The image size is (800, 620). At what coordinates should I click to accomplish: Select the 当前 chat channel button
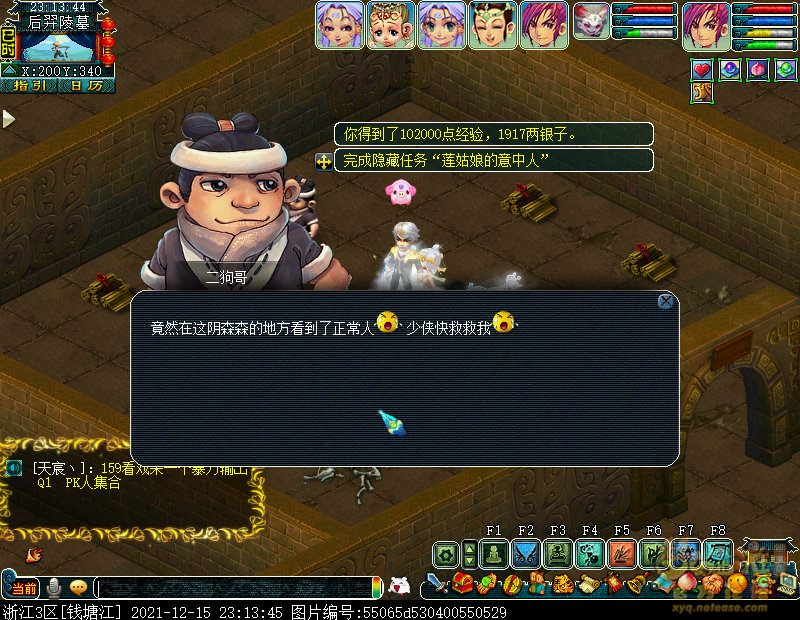pos(25,587)
